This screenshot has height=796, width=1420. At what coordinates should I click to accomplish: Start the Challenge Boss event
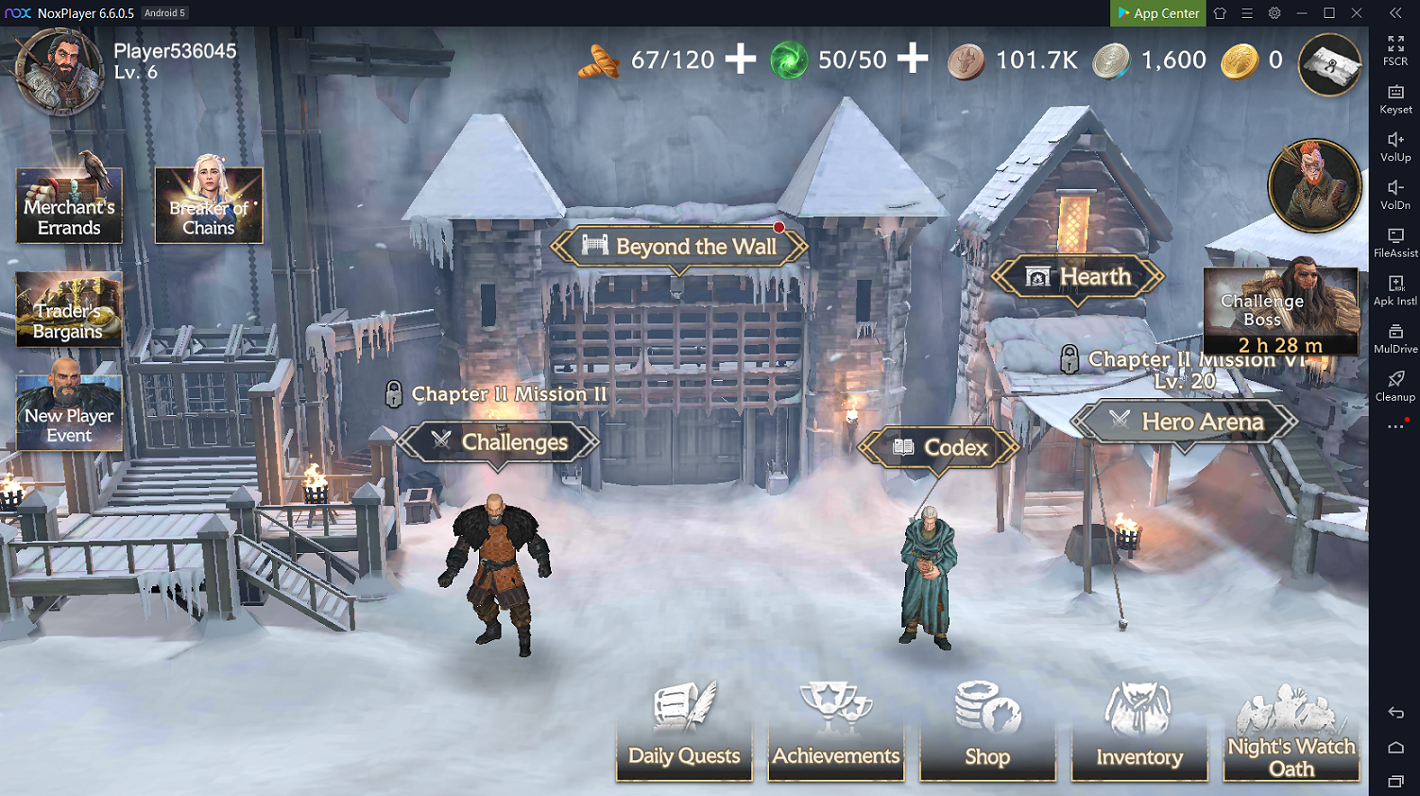pos(1281,312)
